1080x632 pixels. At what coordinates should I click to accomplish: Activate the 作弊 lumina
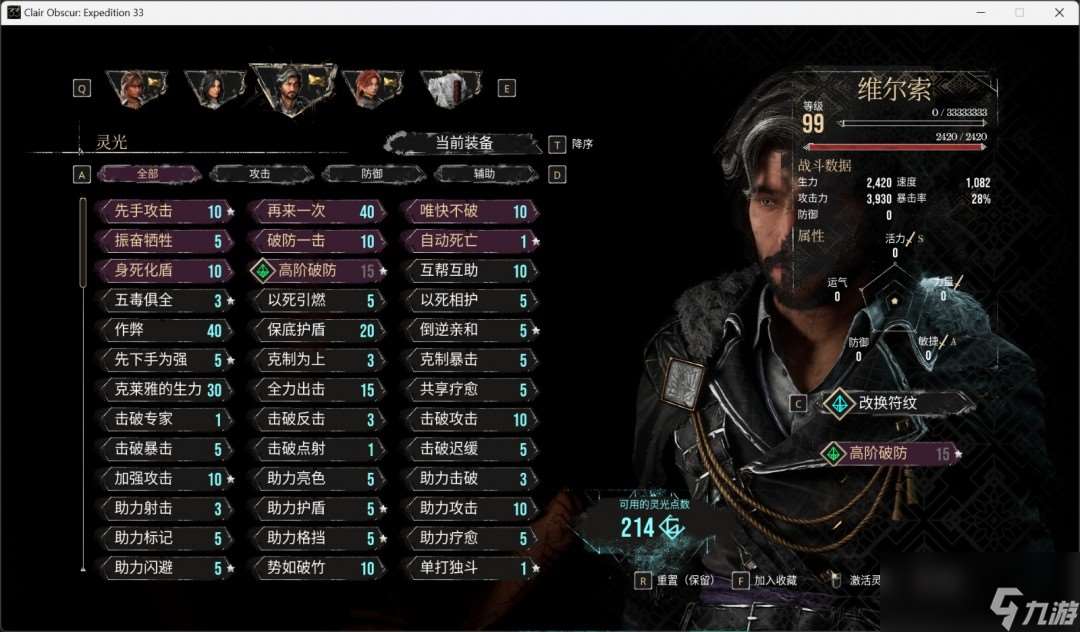click(162, 330)
